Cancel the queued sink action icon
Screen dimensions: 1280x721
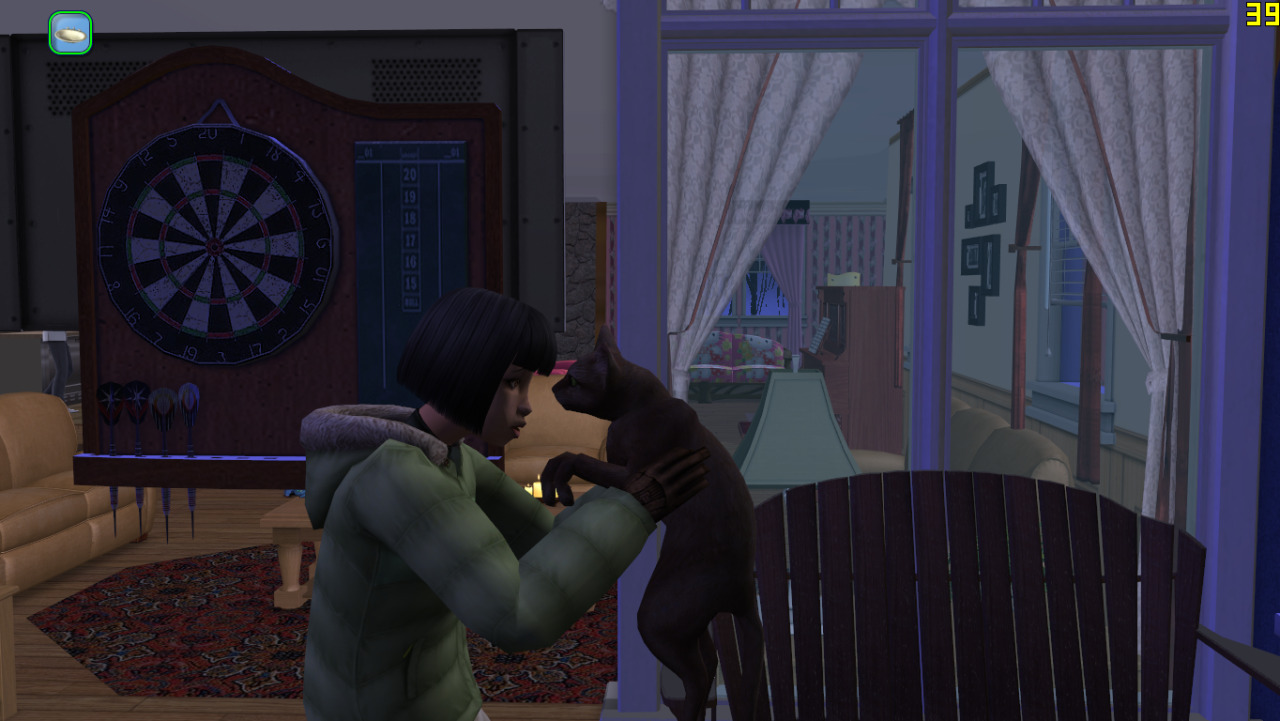70,33
